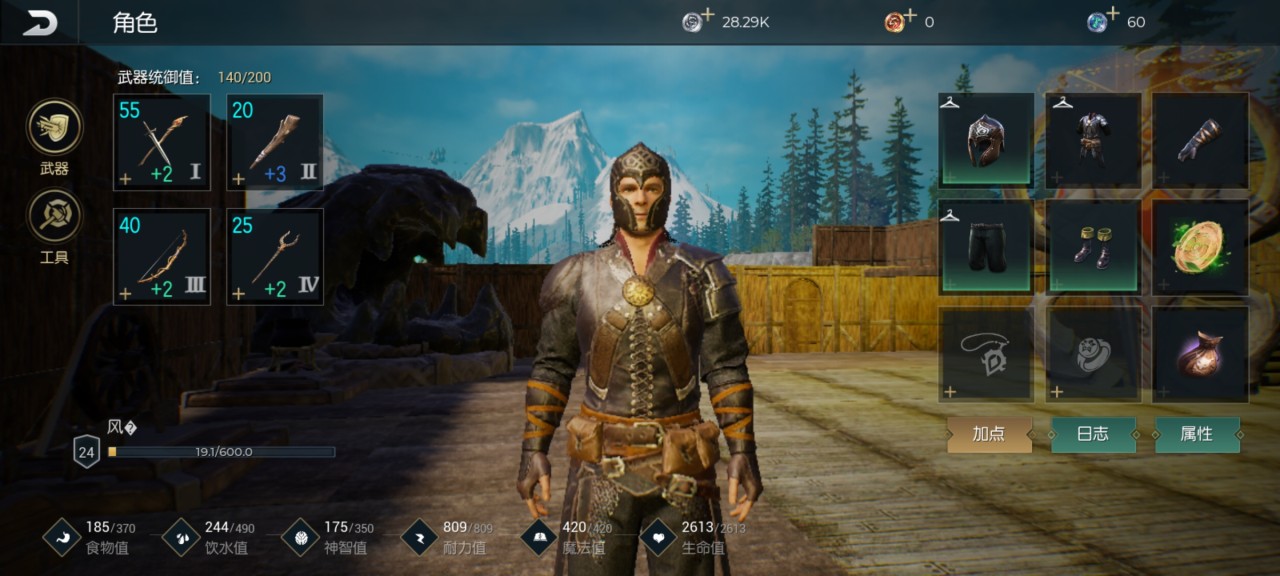Image resolution: width=1280 pixels, height=576 pixels.
Task: Select weapon slot I with dual swords
Action: coord(162,142)
